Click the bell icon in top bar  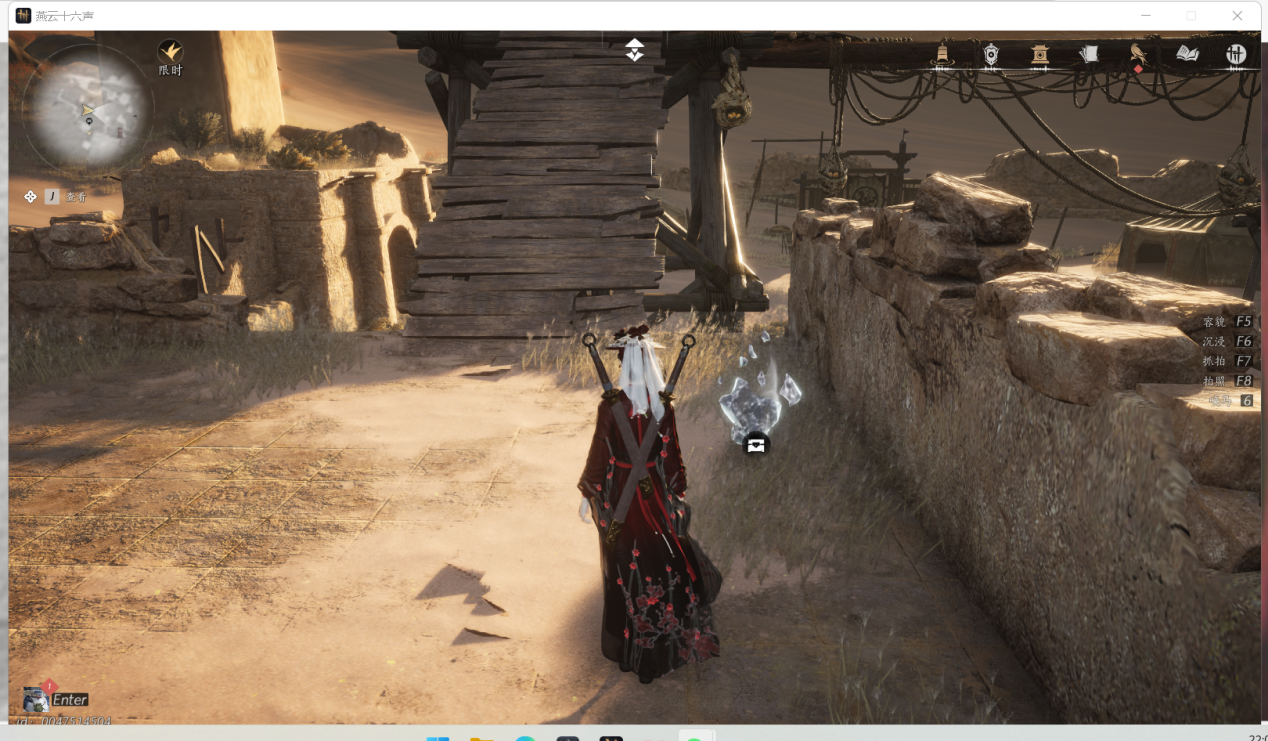(x=942, y=54)
